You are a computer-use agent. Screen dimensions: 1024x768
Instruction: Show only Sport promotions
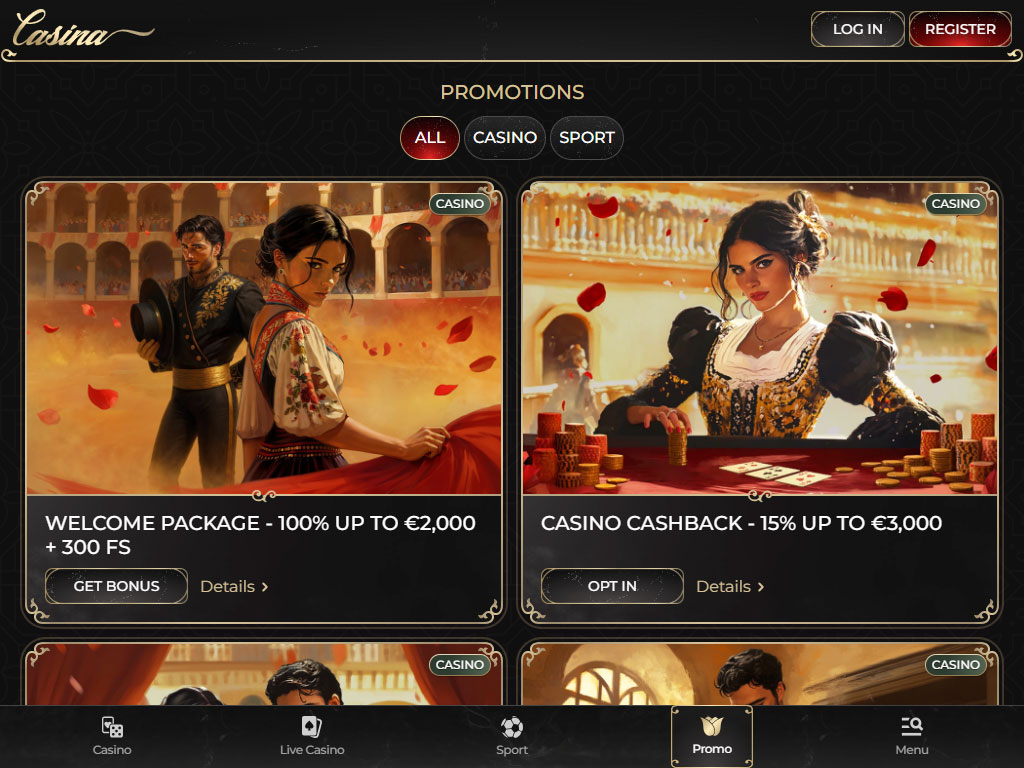586,138
